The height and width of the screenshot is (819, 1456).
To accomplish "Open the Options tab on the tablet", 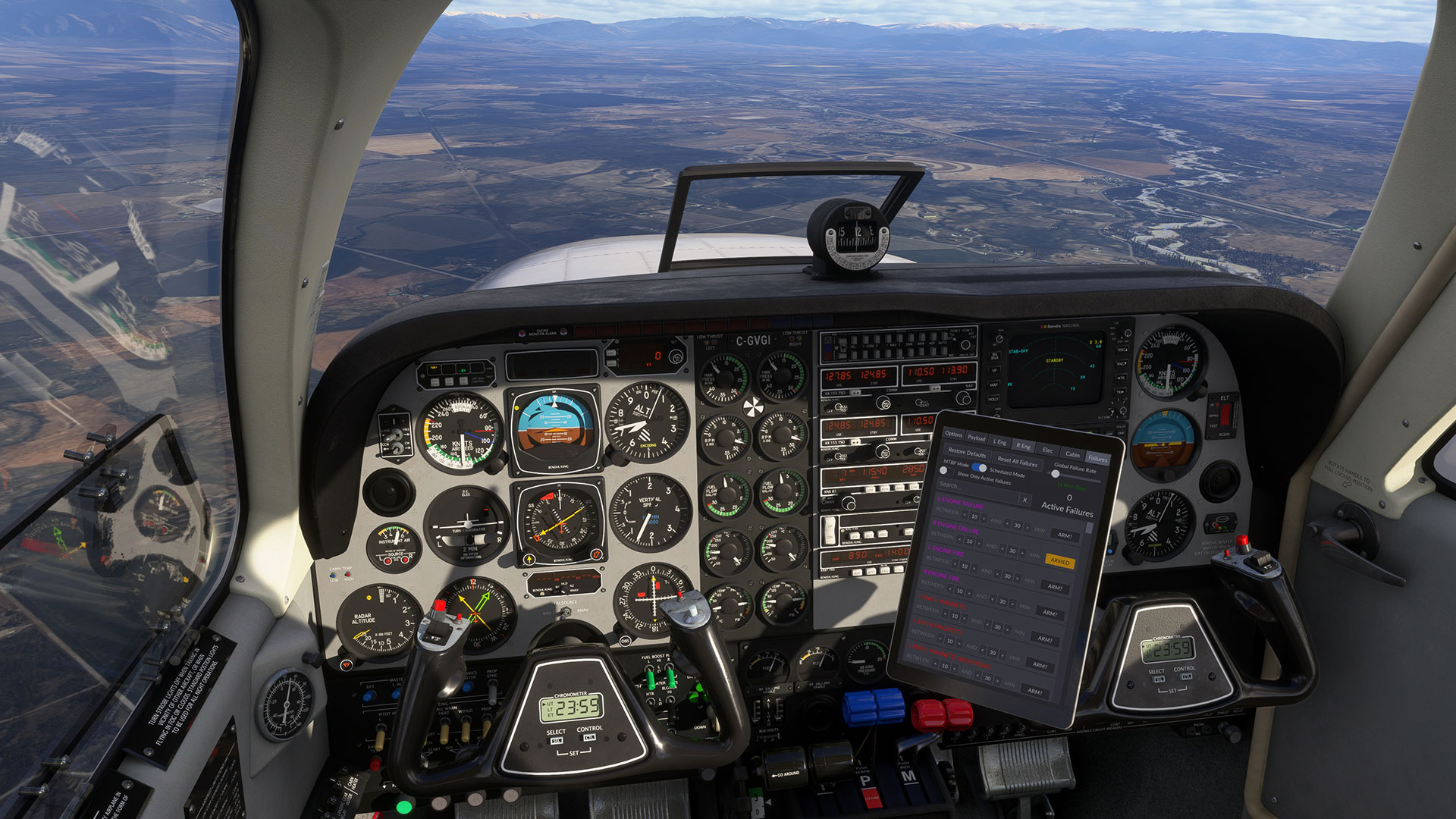I will click(x=953, y=435).
